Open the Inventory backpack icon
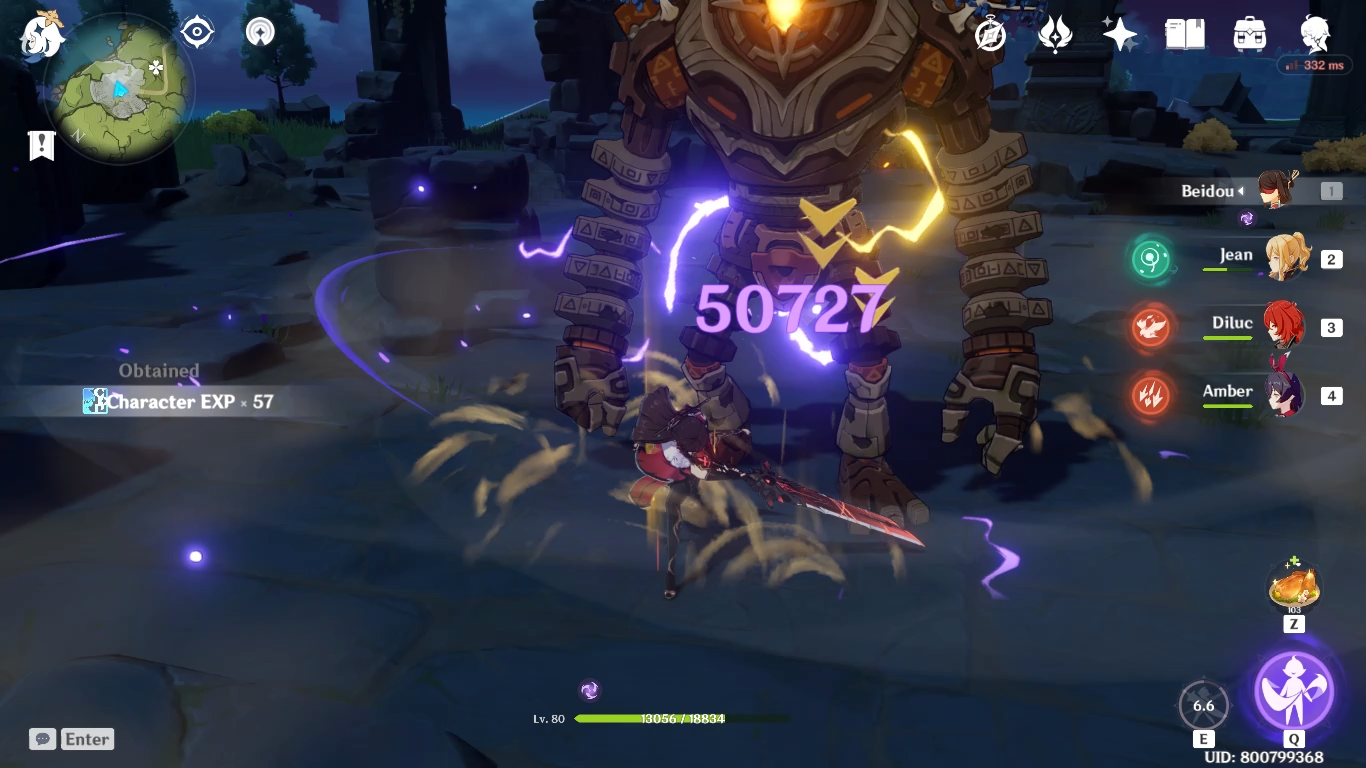This screenshot has width=1366, height=768. coord(1250,33)
